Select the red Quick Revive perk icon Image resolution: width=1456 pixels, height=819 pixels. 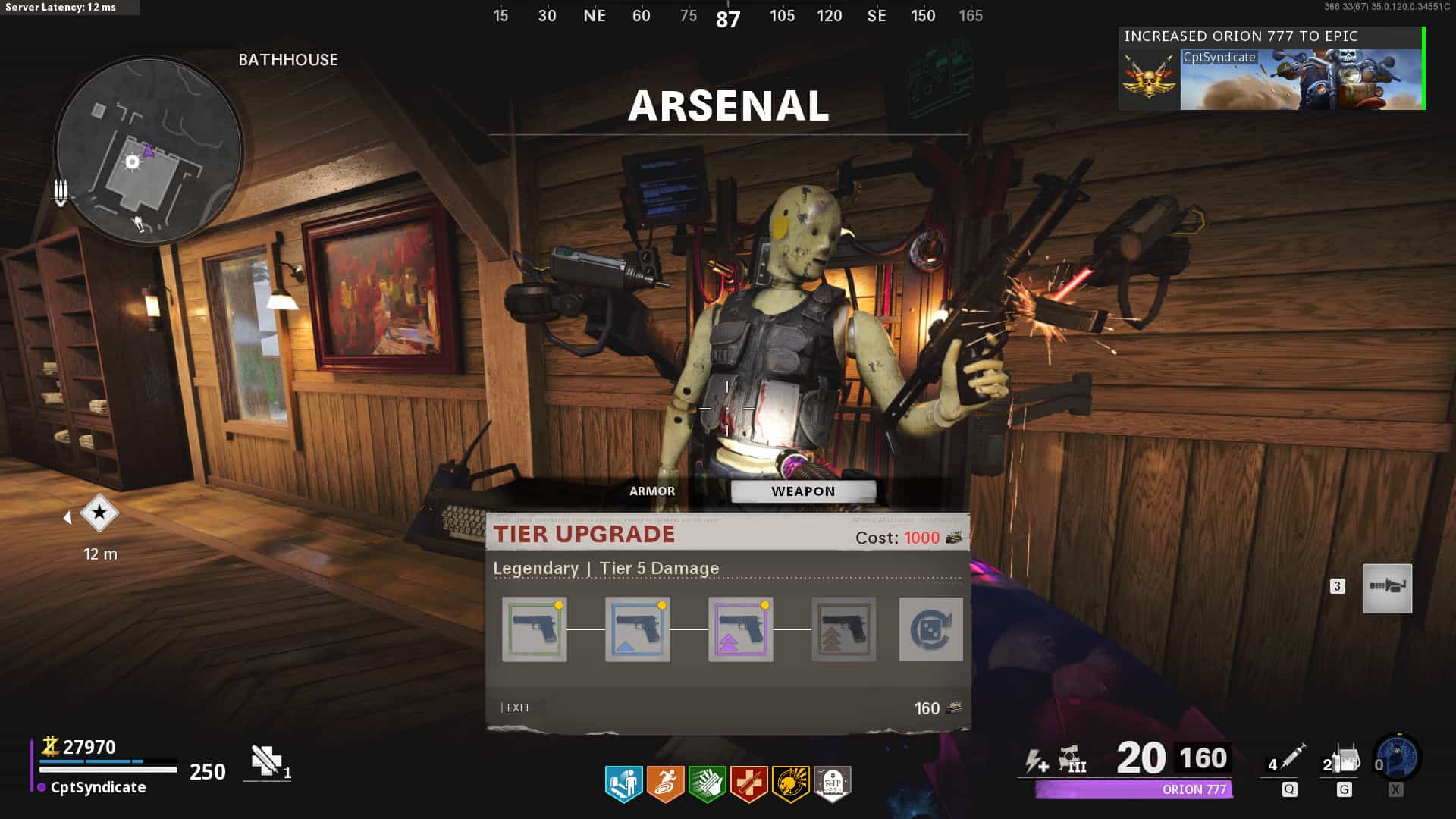[748, 783]
